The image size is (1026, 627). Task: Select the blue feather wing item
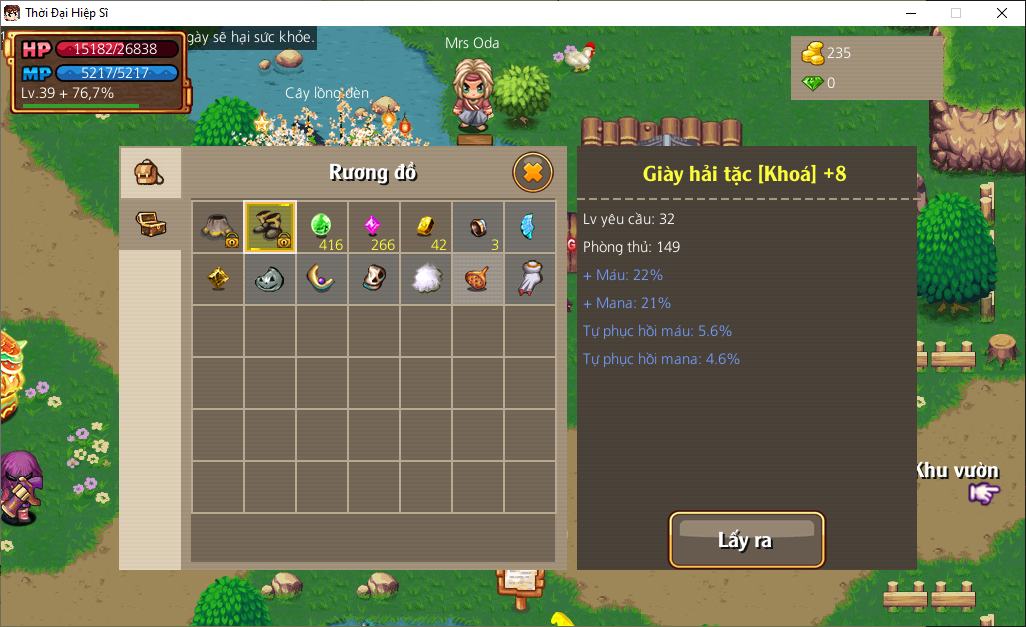point(529,227)
